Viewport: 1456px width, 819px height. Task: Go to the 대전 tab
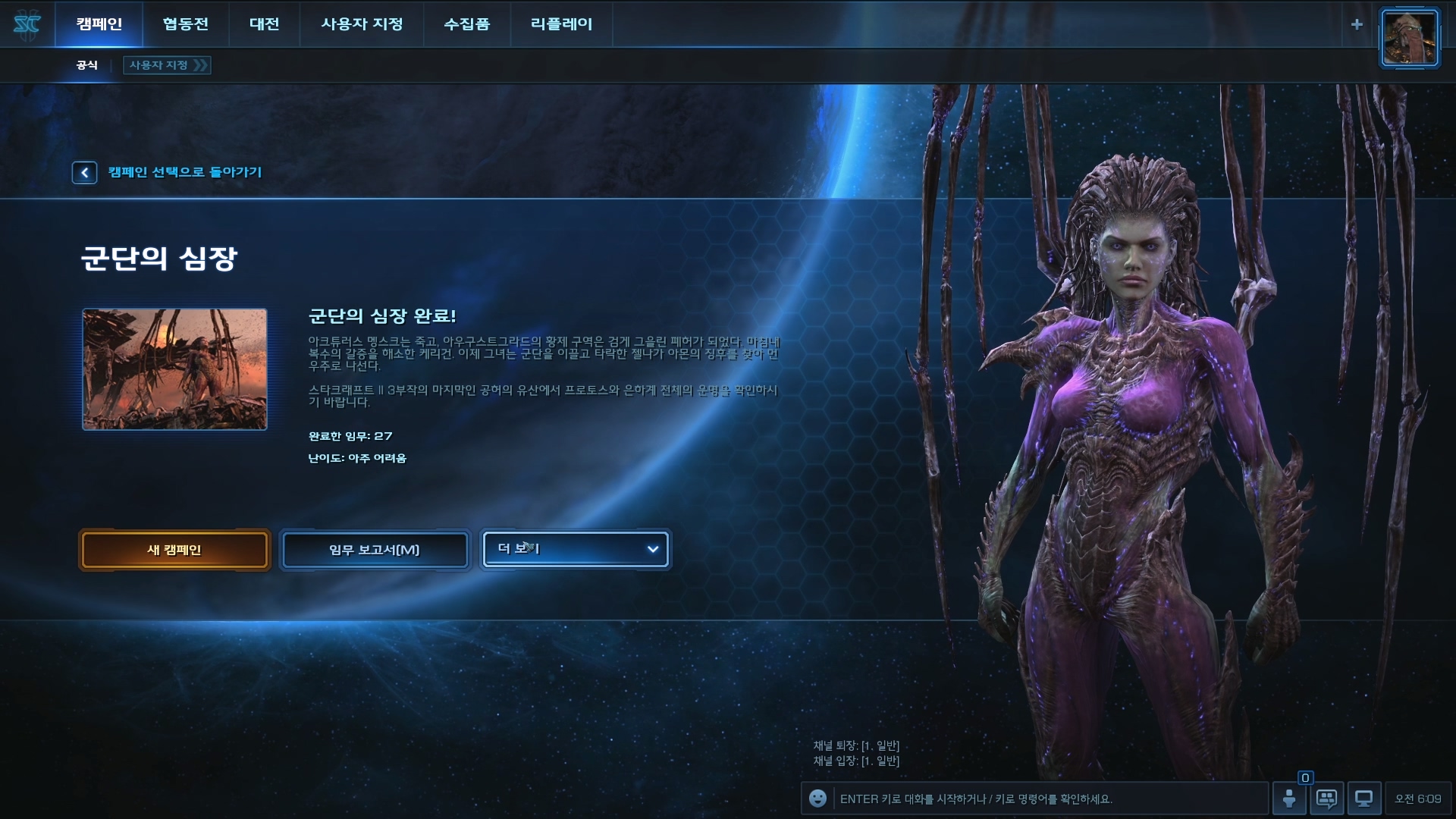click(265, 24)
